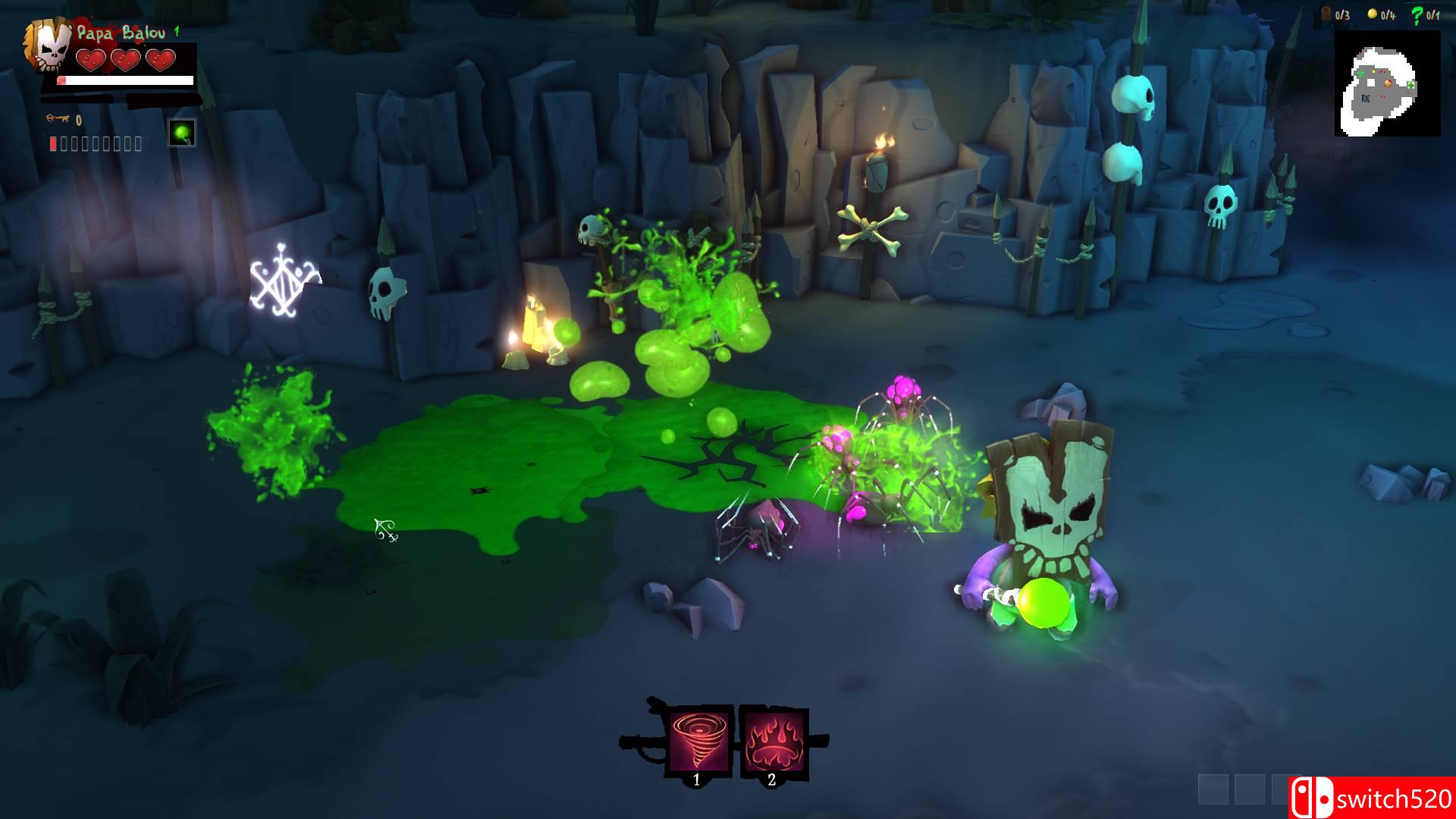Click the gold coin collectible tracker
The width and height of the screenshot is (1456, 819).
tap(1372, 14)
